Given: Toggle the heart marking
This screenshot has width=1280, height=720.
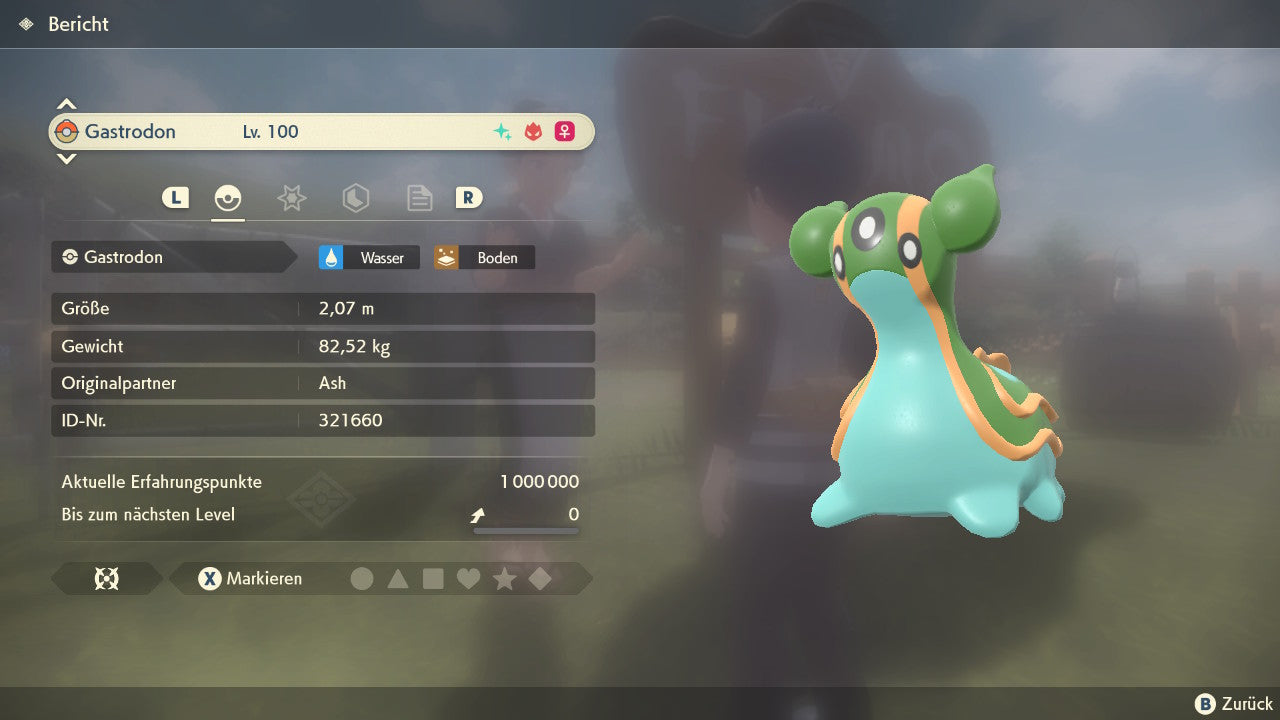Looking at the screenshot, I should pos(468,578).
